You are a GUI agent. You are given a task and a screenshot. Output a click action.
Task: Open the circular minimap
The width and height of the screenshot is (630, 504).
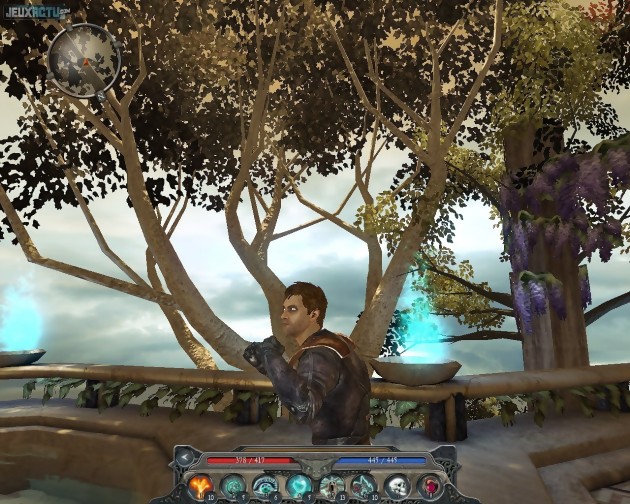[x=84, y=60]
